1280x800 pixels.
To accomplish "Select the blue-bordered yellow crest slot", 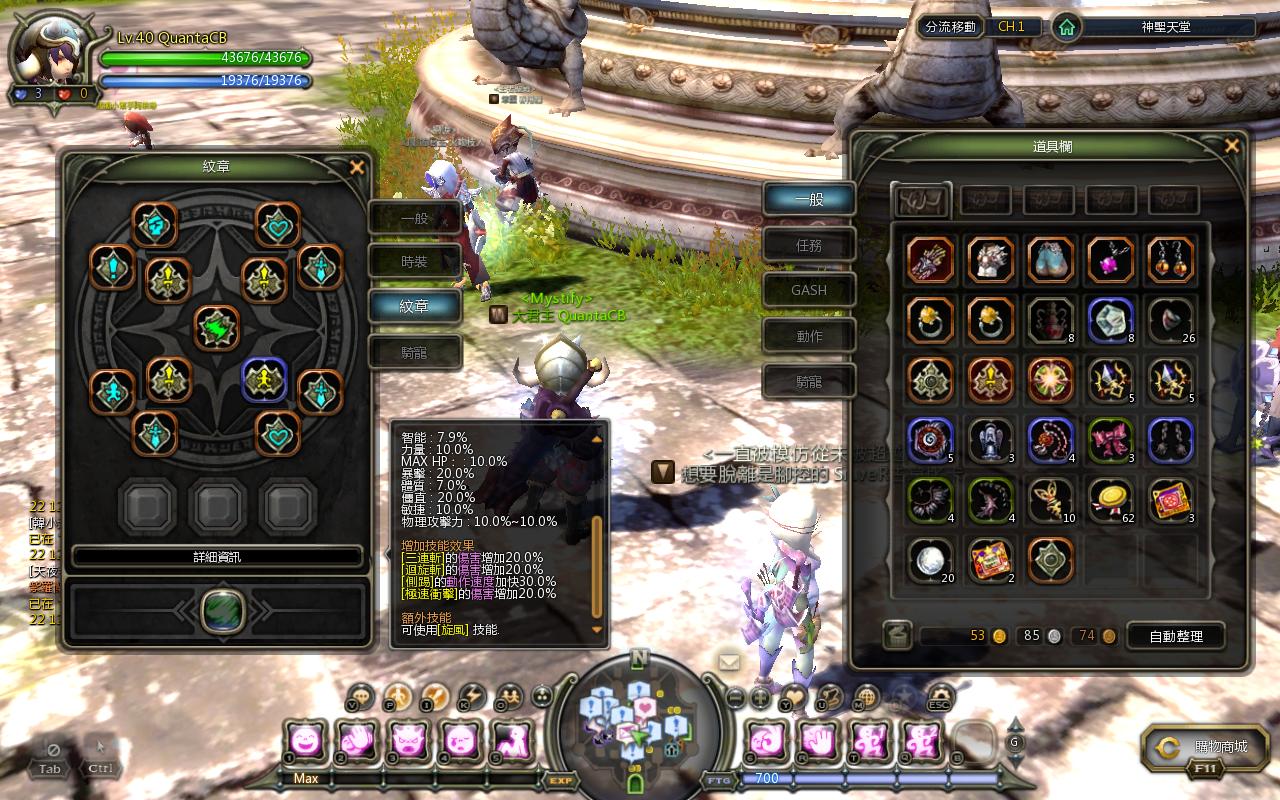I will [265, 379].
